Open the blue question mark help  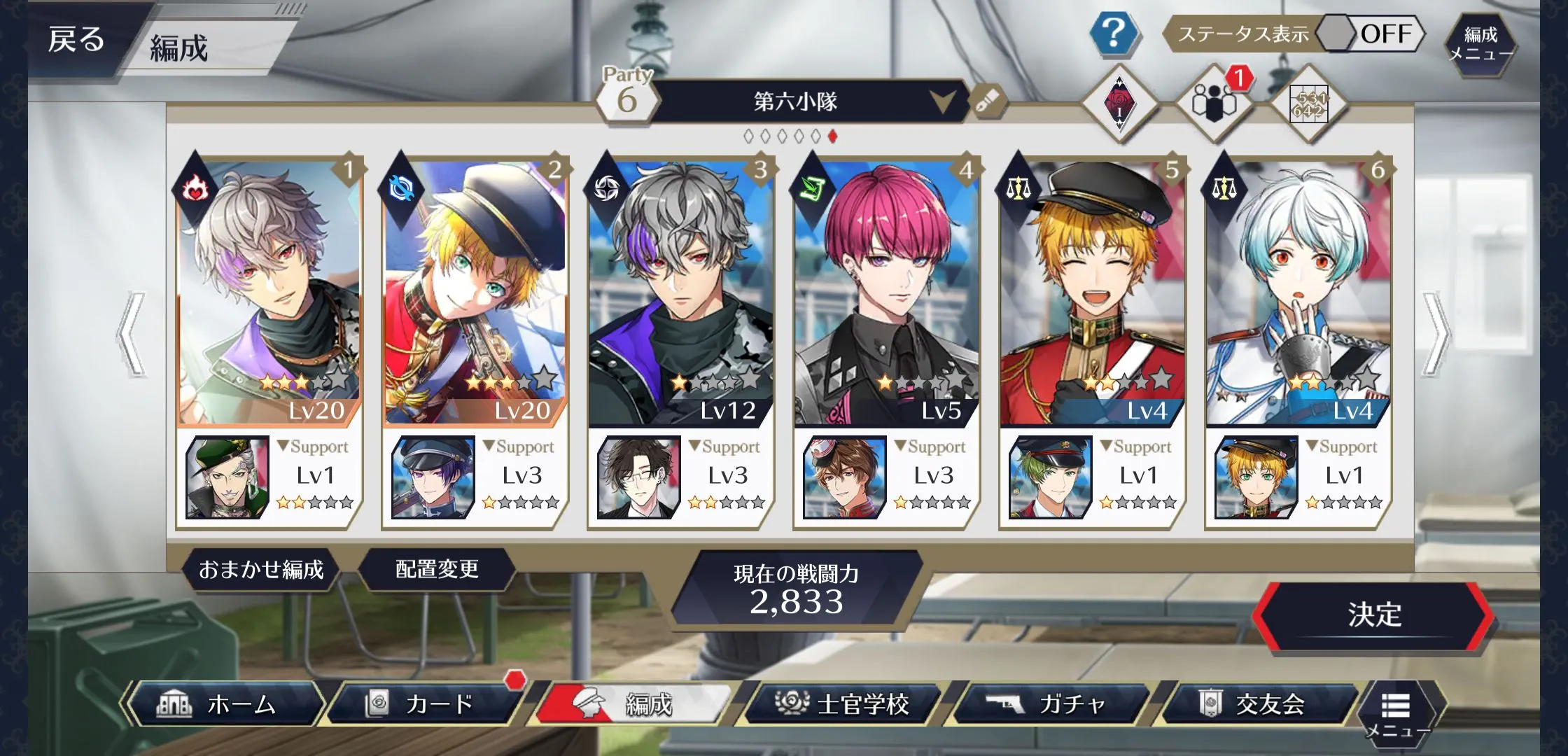coord(1113,33)
